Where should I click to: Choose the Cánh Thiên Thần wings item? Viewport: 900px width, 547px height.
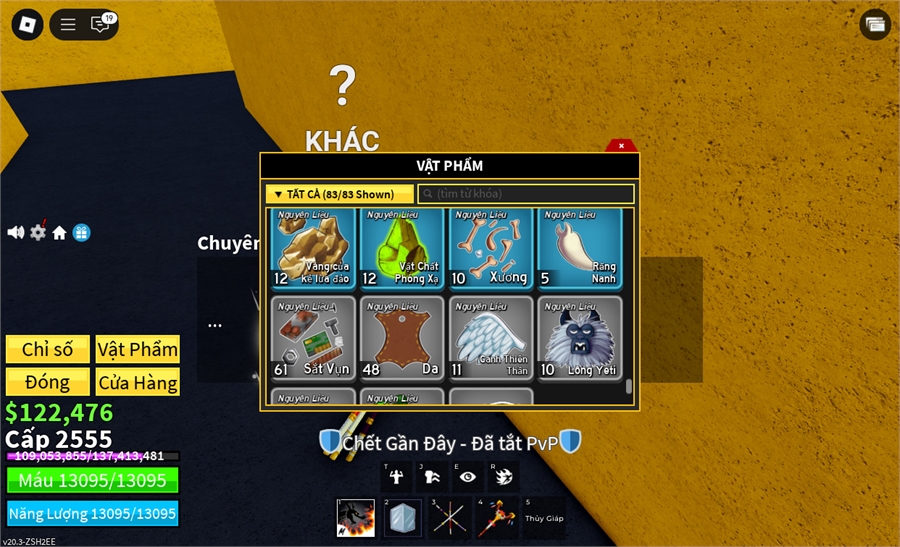[490, 337]
